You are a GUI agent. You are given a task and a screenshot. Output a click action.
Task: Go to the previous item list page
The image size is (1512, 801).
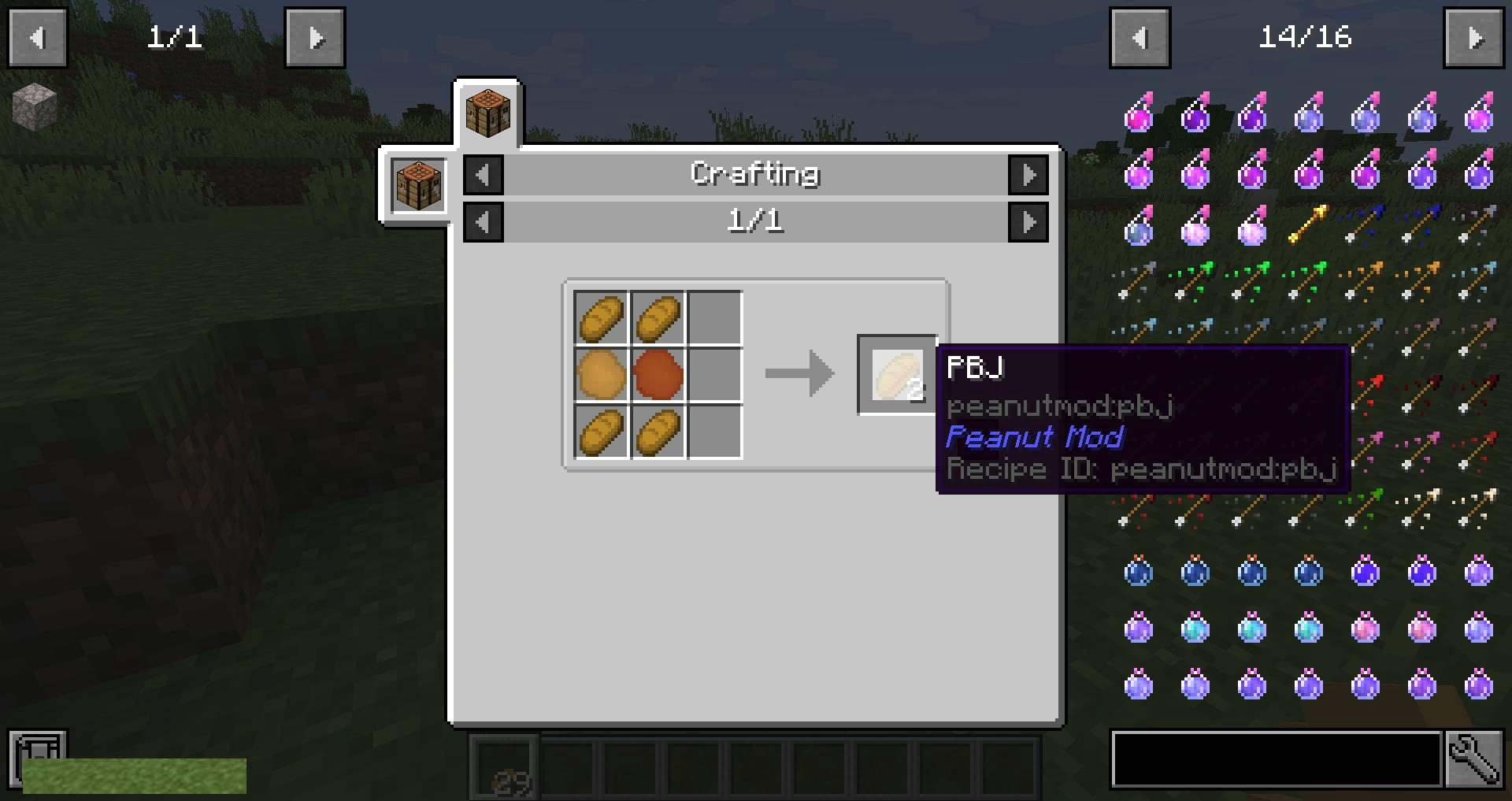(1140, 38)
